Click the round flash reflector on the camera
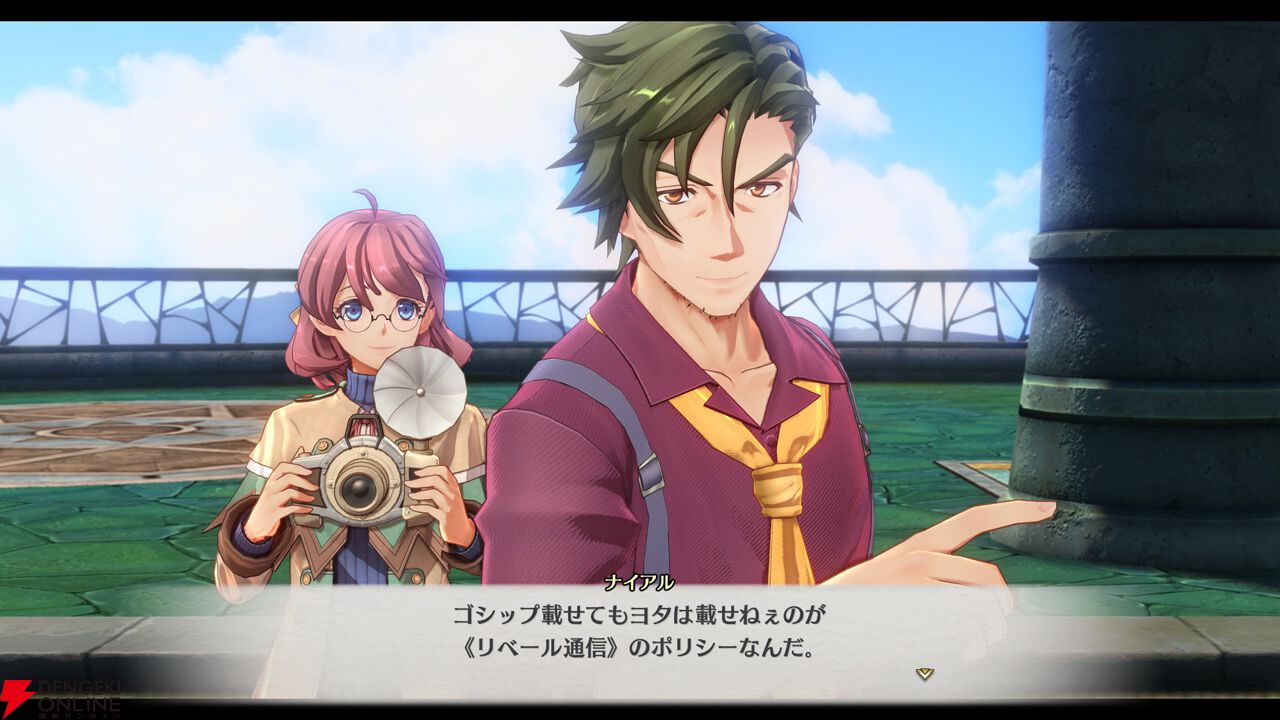Image resolution: width=1280 pixels, height=720 pixels. coord(420,390)
